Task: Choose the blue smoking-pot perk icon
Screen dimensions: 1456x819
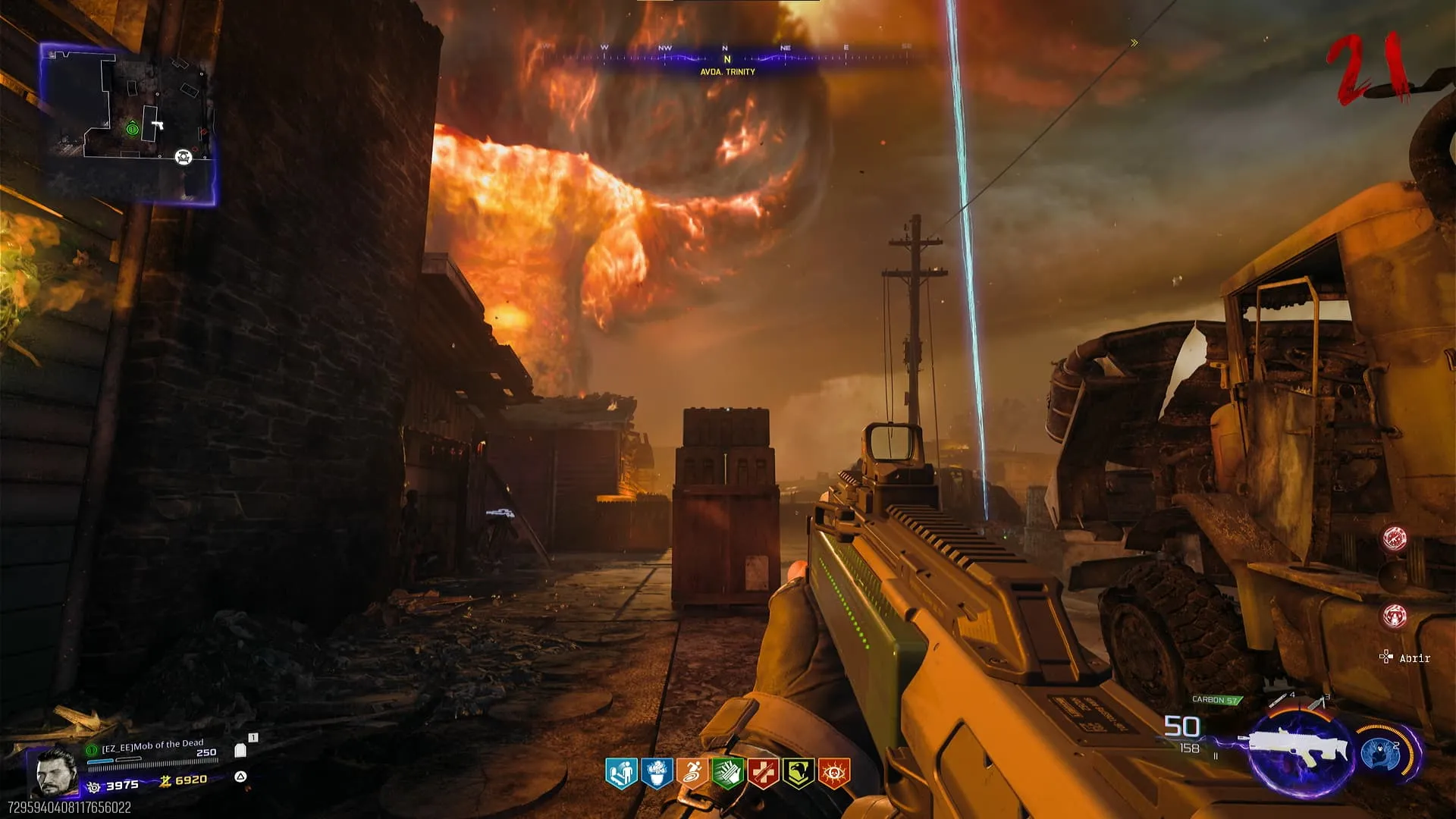Action: coord(656,773)
